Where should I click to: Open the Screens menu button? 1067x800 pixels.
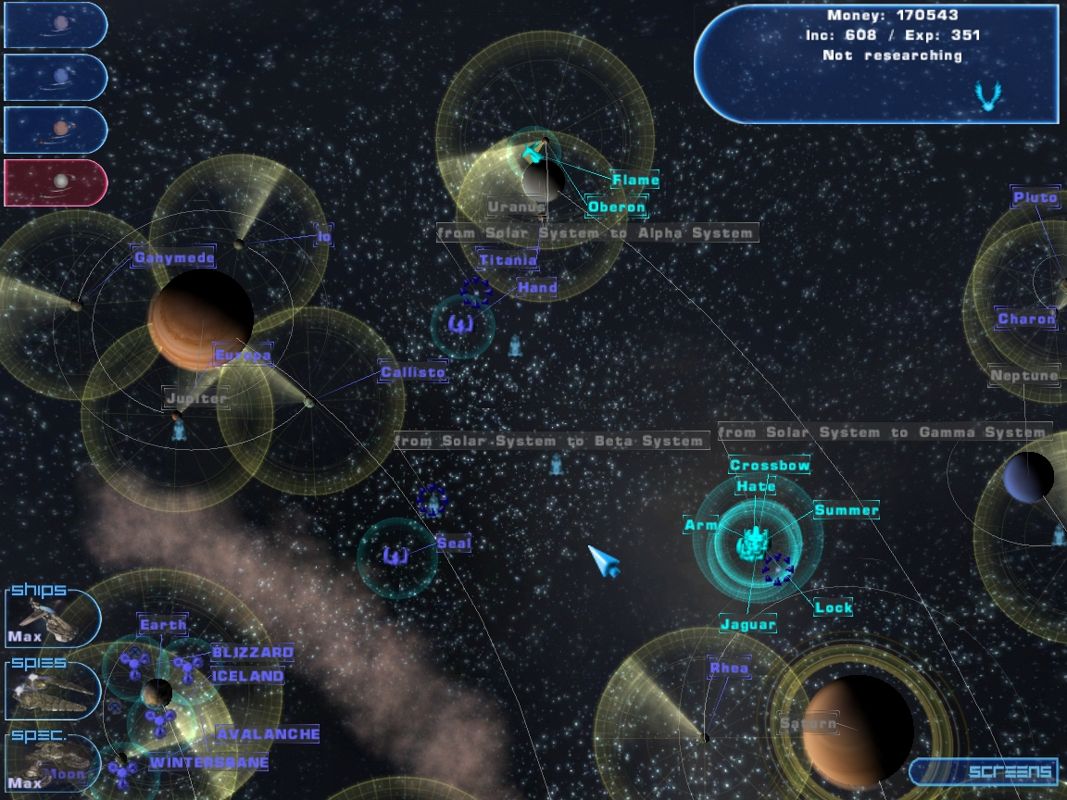point(985,772)
